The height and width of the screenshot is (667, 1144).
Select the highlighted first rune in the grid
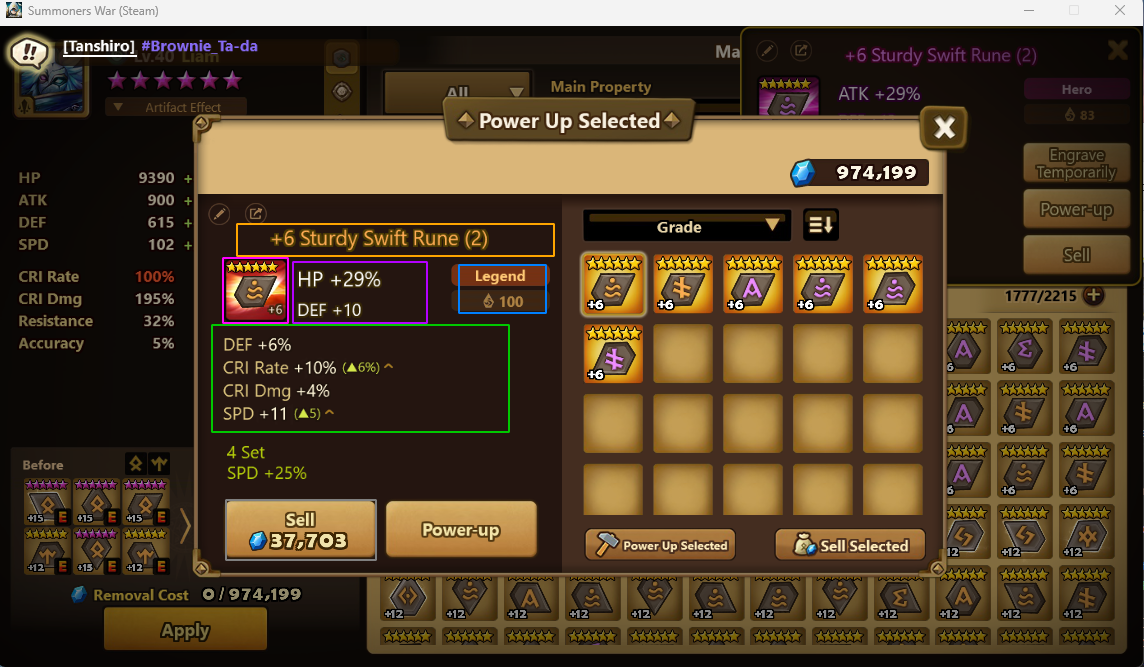[613, 285]
